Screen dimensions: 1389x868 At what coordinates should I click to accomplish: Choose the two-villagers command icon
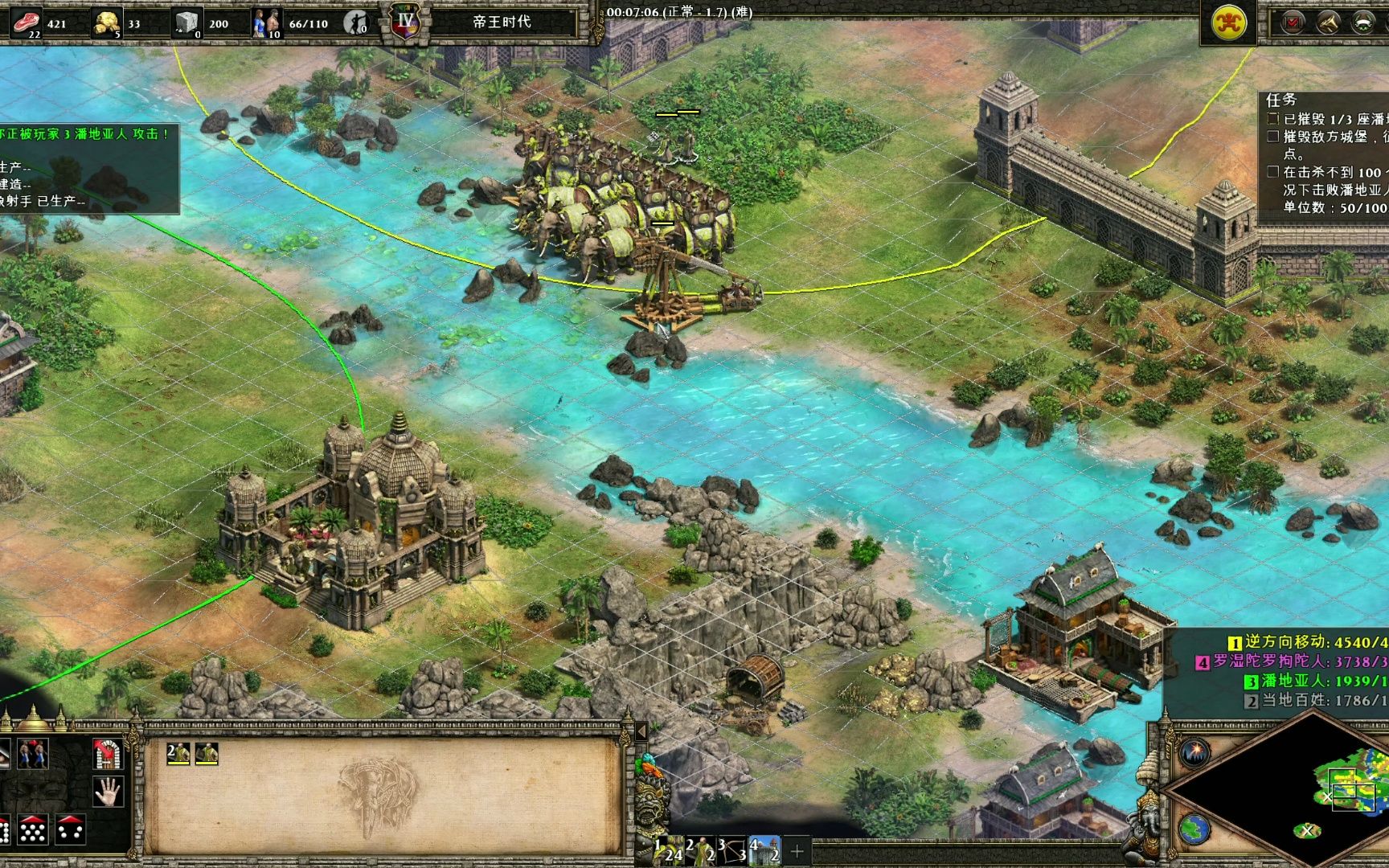tap(33, 754)
